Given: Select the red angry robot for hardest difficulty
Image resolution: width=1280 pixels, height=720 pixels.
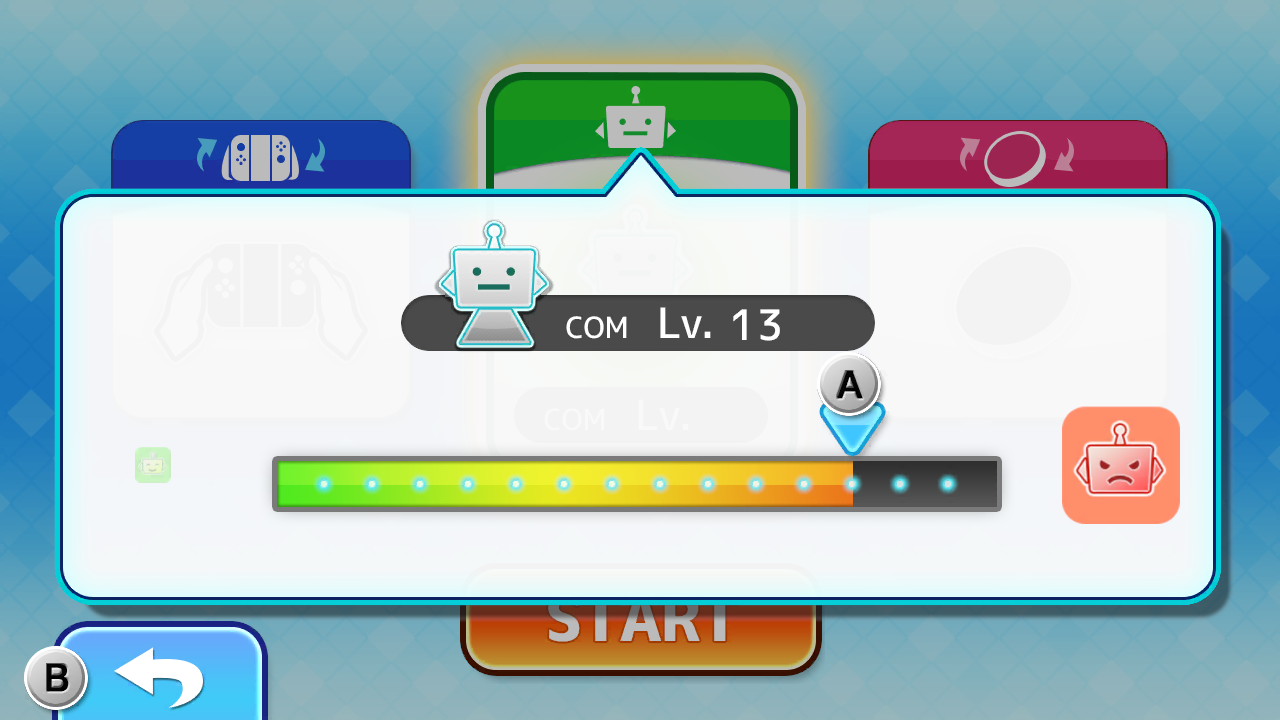Looking at the screenshot, I should point(1120,465).
